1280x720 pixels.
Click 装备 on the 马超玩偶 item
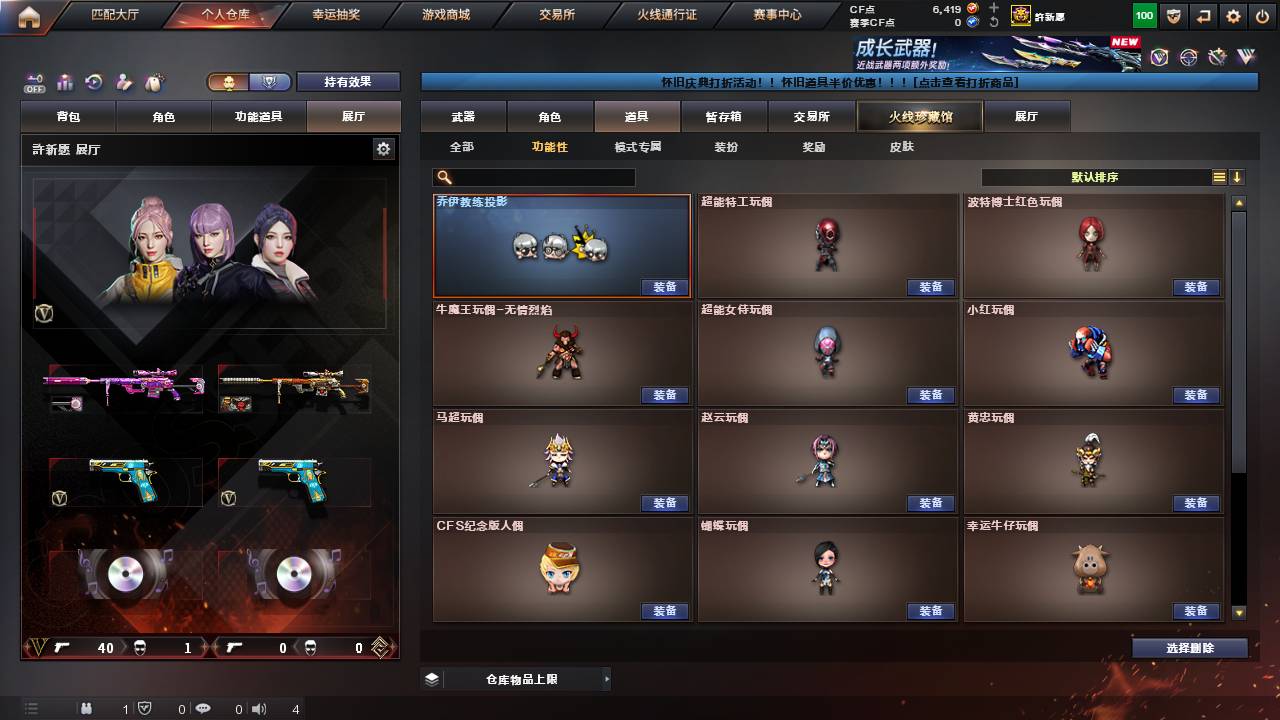pyautogui.click(x=665, y=503)
